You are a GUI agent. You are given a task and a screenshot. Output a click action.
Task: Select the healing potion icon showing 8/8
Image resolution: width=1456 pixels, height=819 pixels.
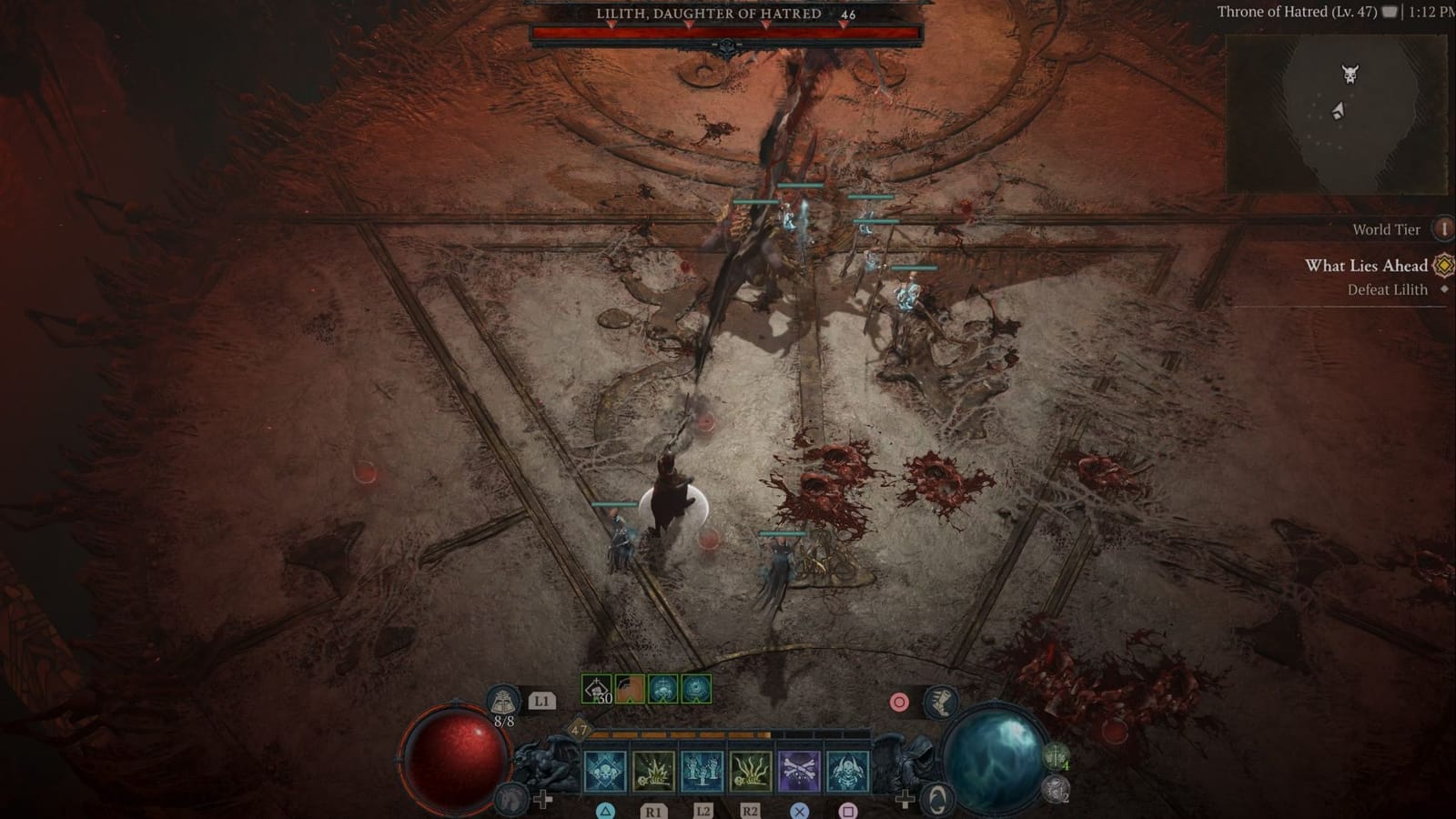click(x=504, y=702)
